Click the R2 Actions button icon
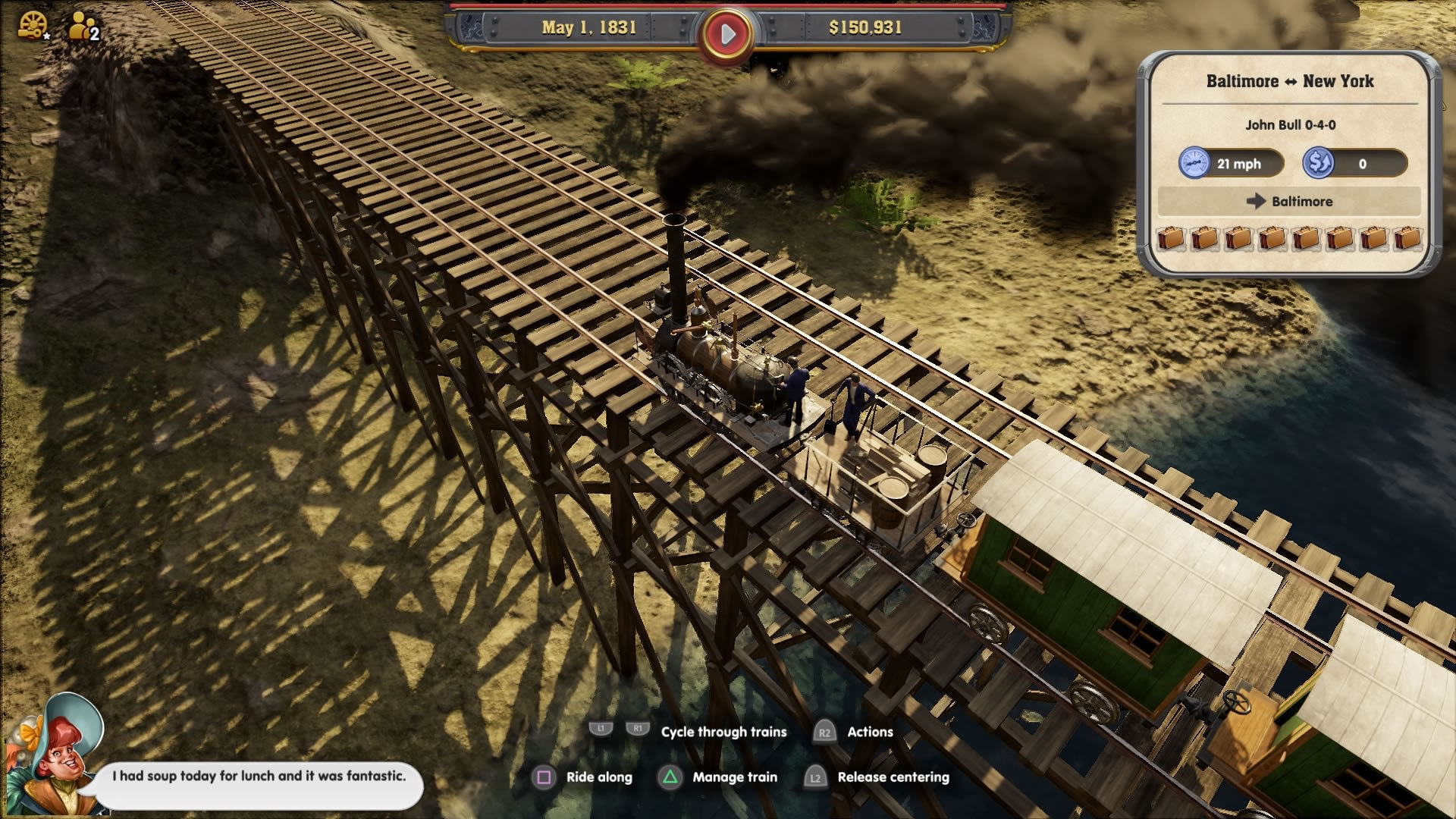 pos(826,733)
